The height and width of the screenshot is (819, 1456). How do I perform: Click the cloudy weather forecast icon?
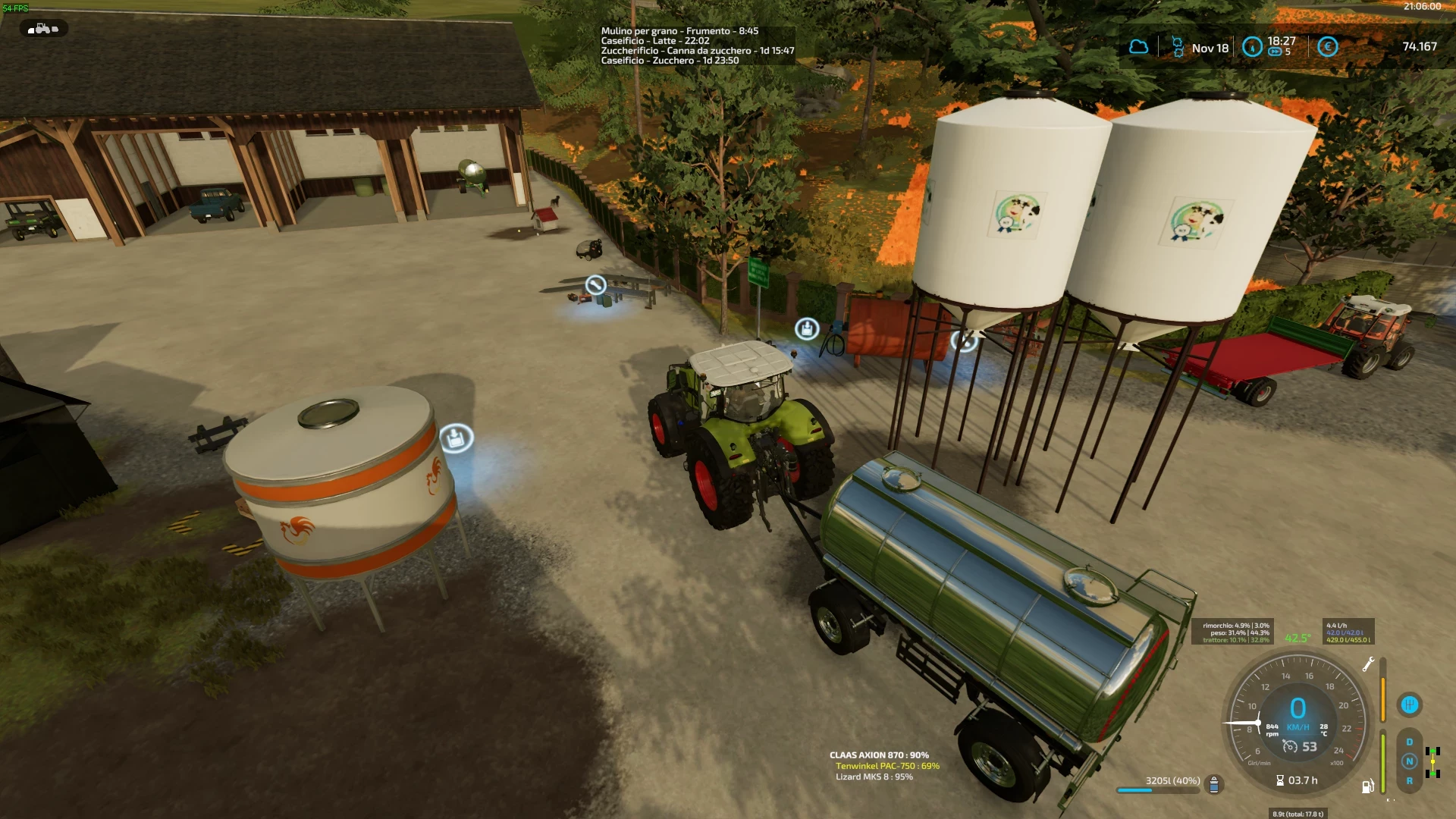tap(1139, 46)
